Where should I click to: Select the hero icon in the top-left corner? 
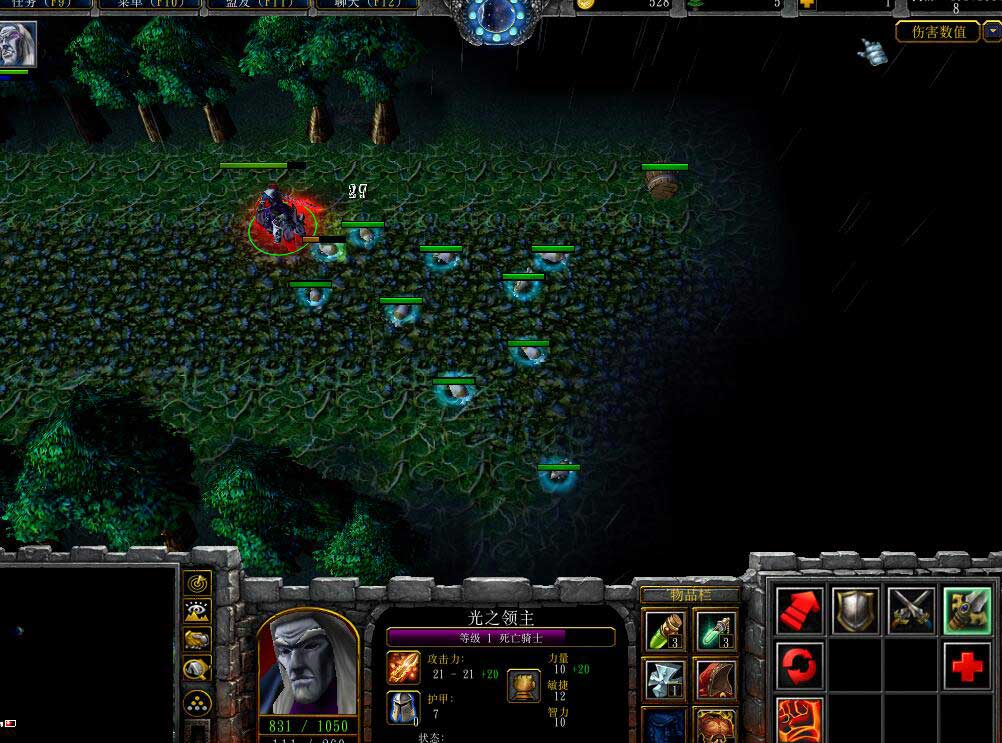(x=18, y=45)
